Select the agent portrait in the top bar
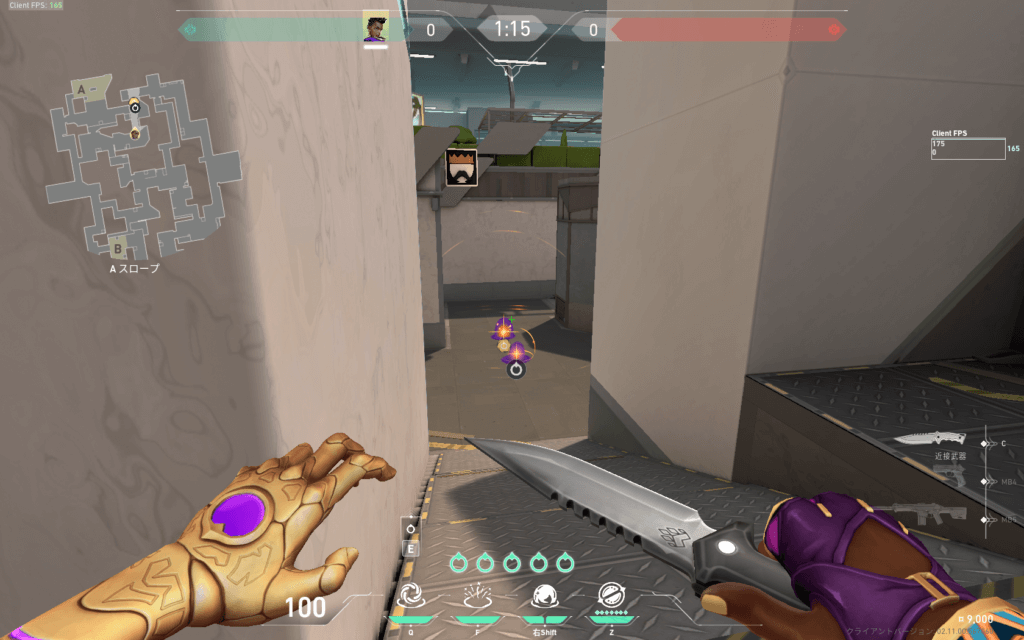This screenshot has height=640, width=1024. click(x=376, y=27)
